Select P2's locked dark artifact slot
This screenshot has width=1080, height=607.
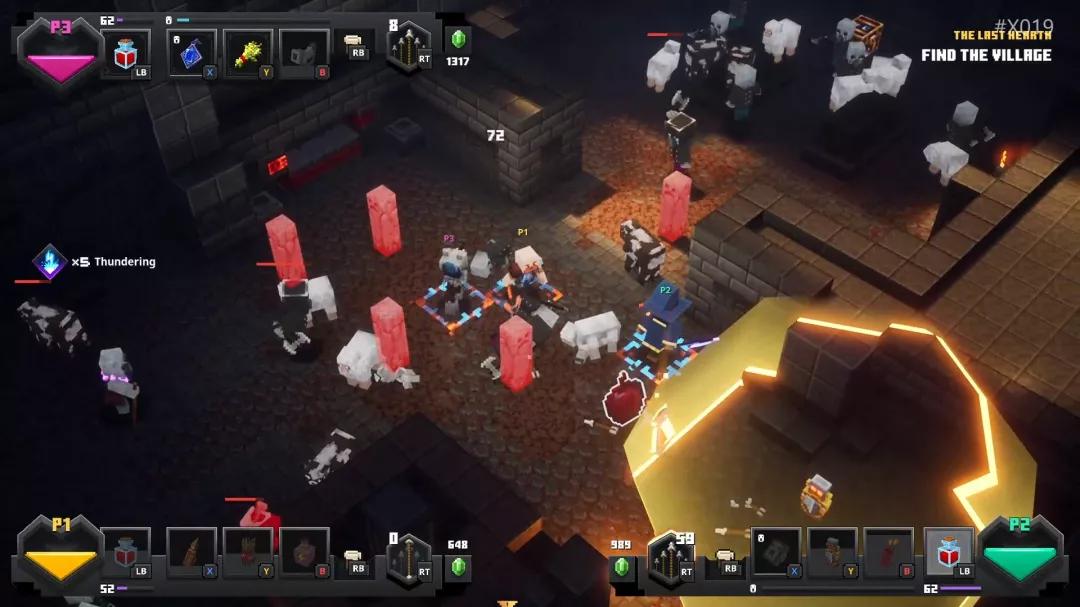(776, 552)
